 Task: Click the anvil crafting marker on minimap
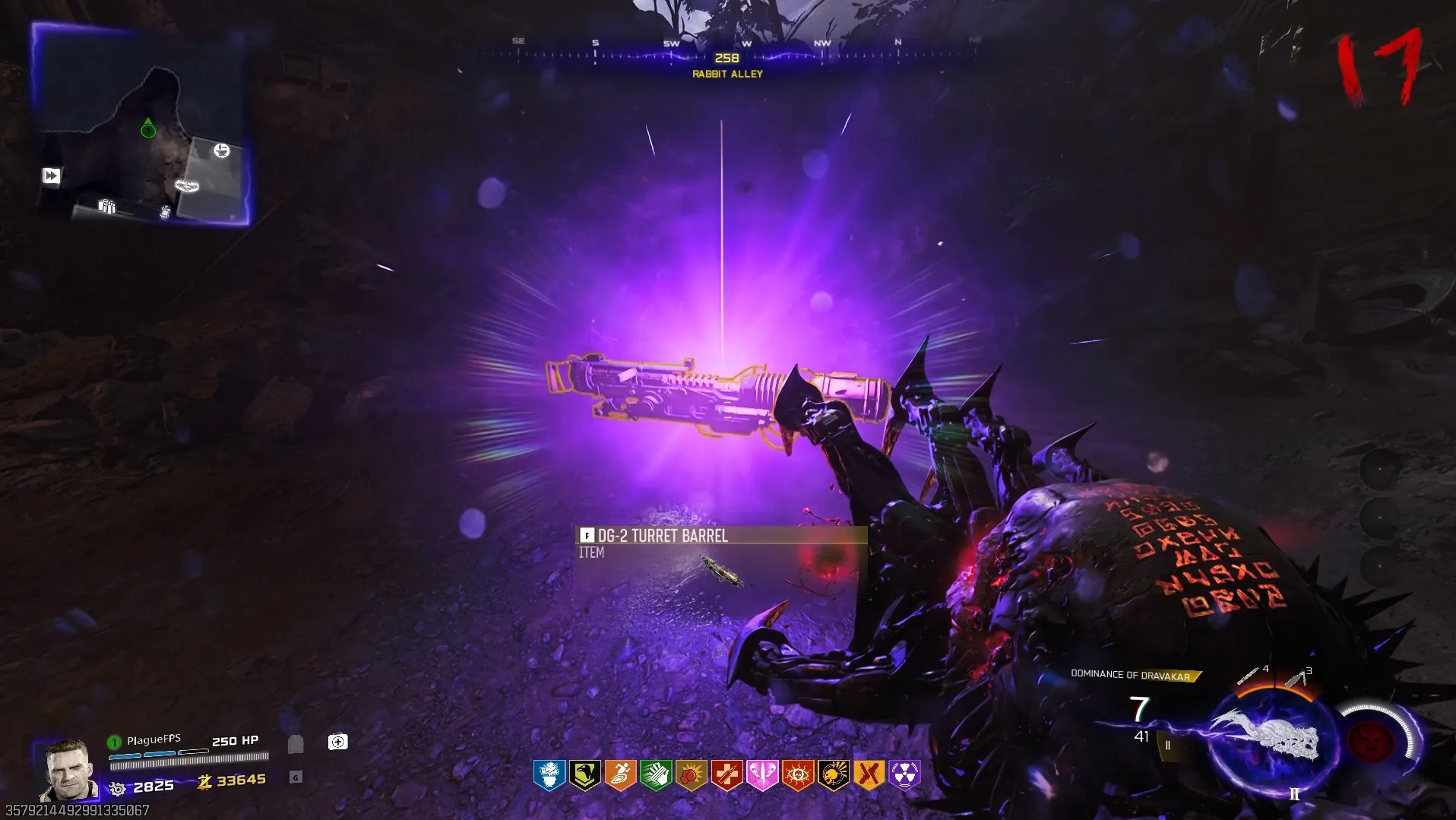click(x=221, y=150)
